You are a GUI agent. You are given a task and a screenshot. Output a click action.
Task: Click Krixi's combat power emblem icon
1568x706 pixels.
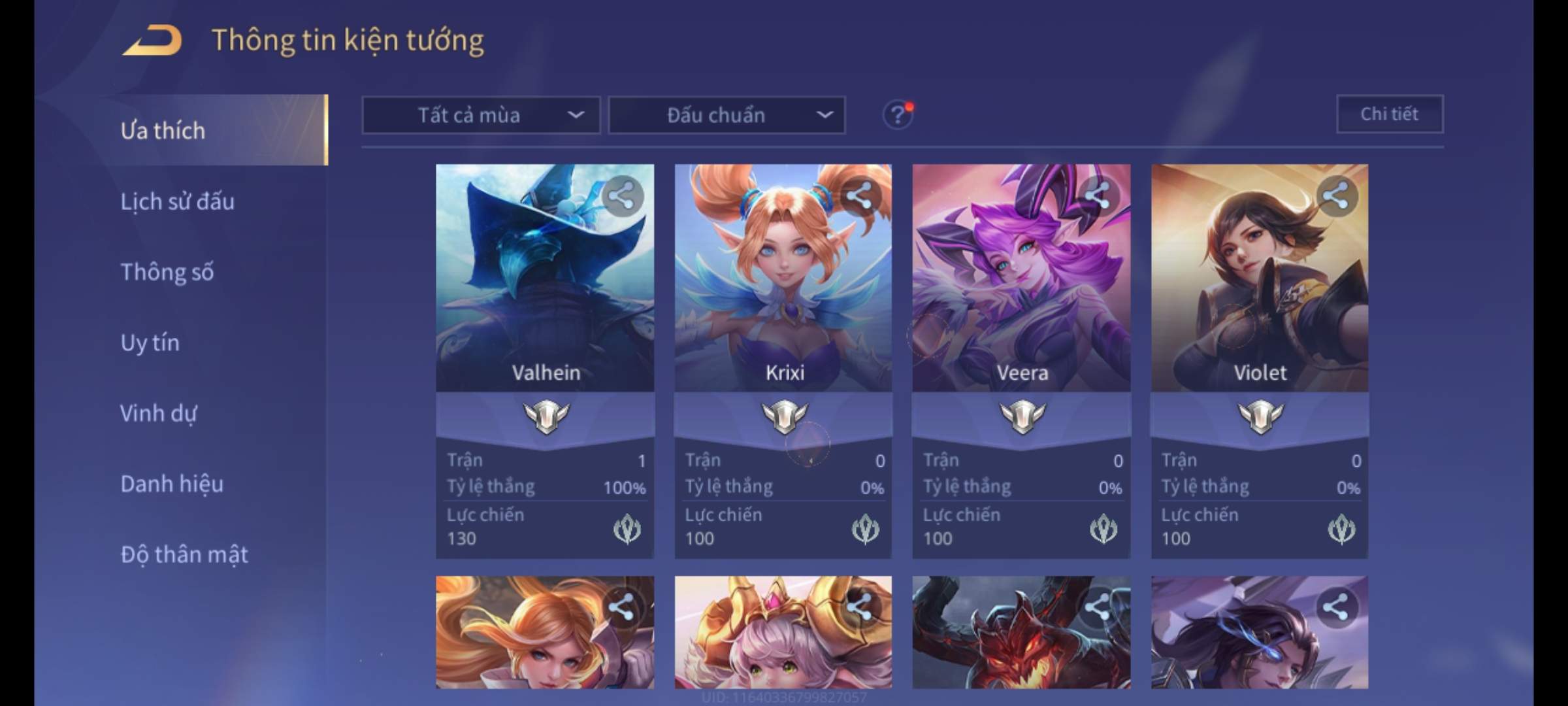(x=865, y=529)
